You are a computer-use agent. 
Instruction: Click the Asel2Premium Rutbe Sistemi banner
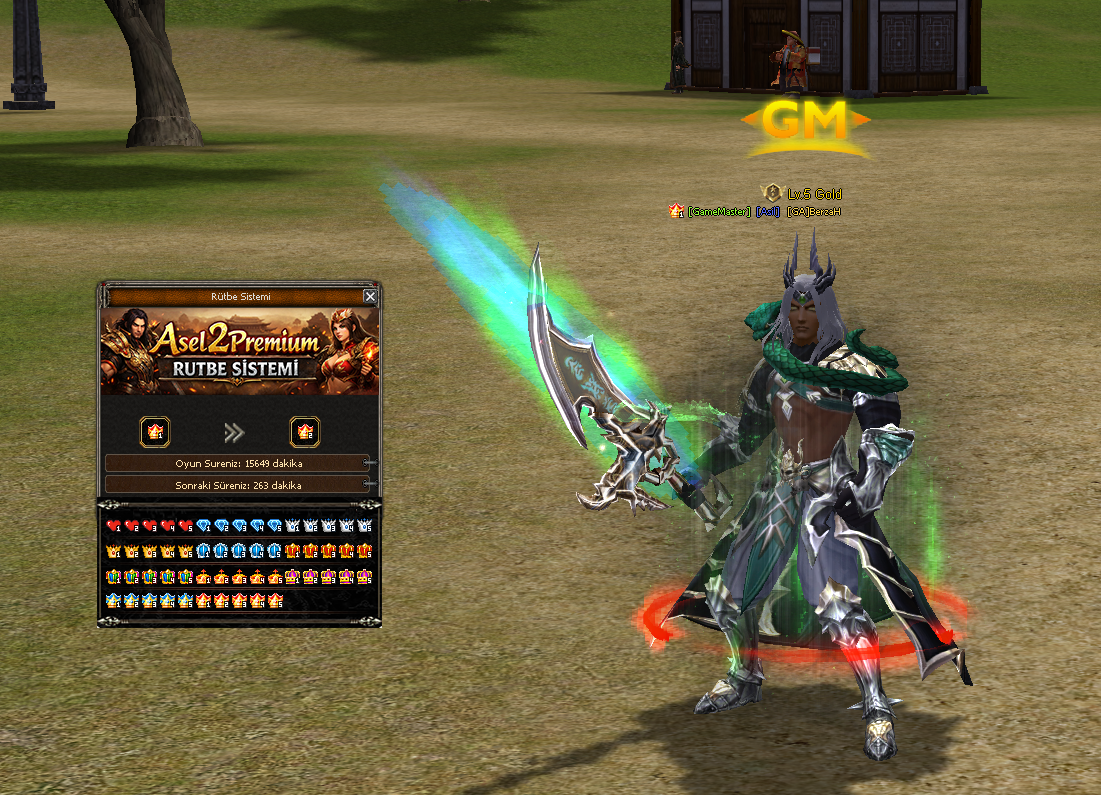point(240,351)
